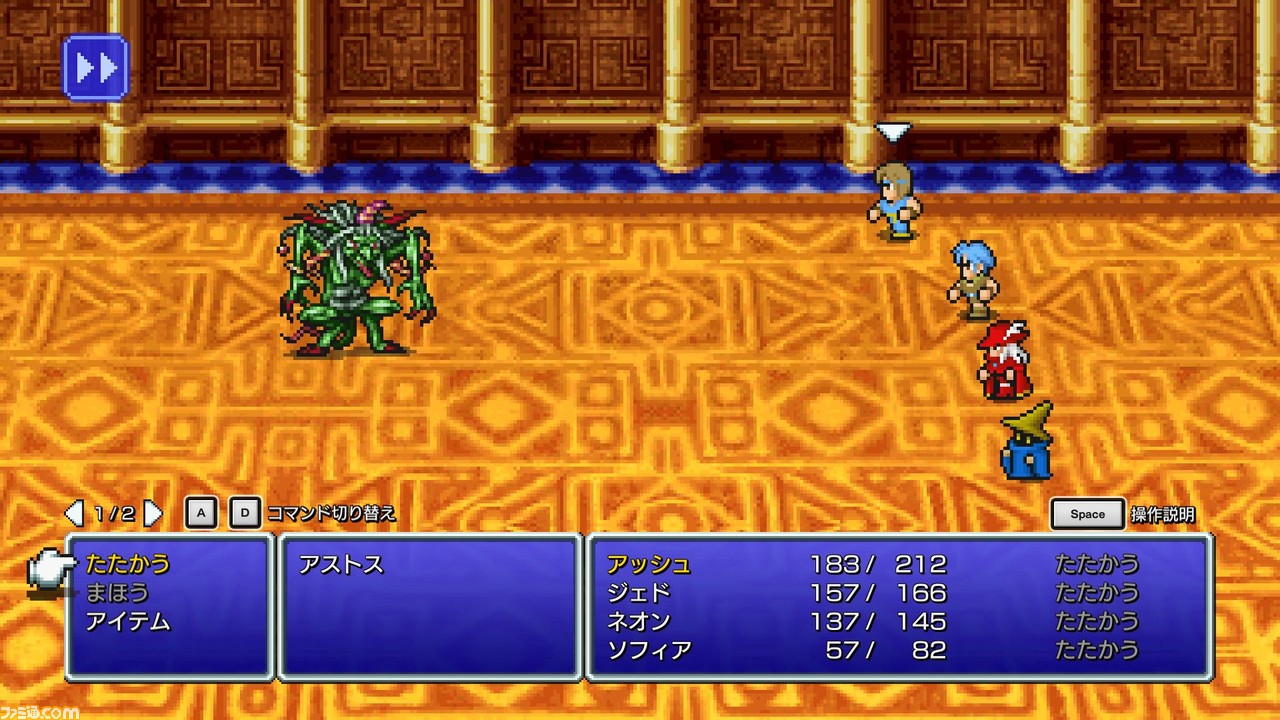
Task: Select the たたかう (Attack) command
Action: click(x=128, y=565)
